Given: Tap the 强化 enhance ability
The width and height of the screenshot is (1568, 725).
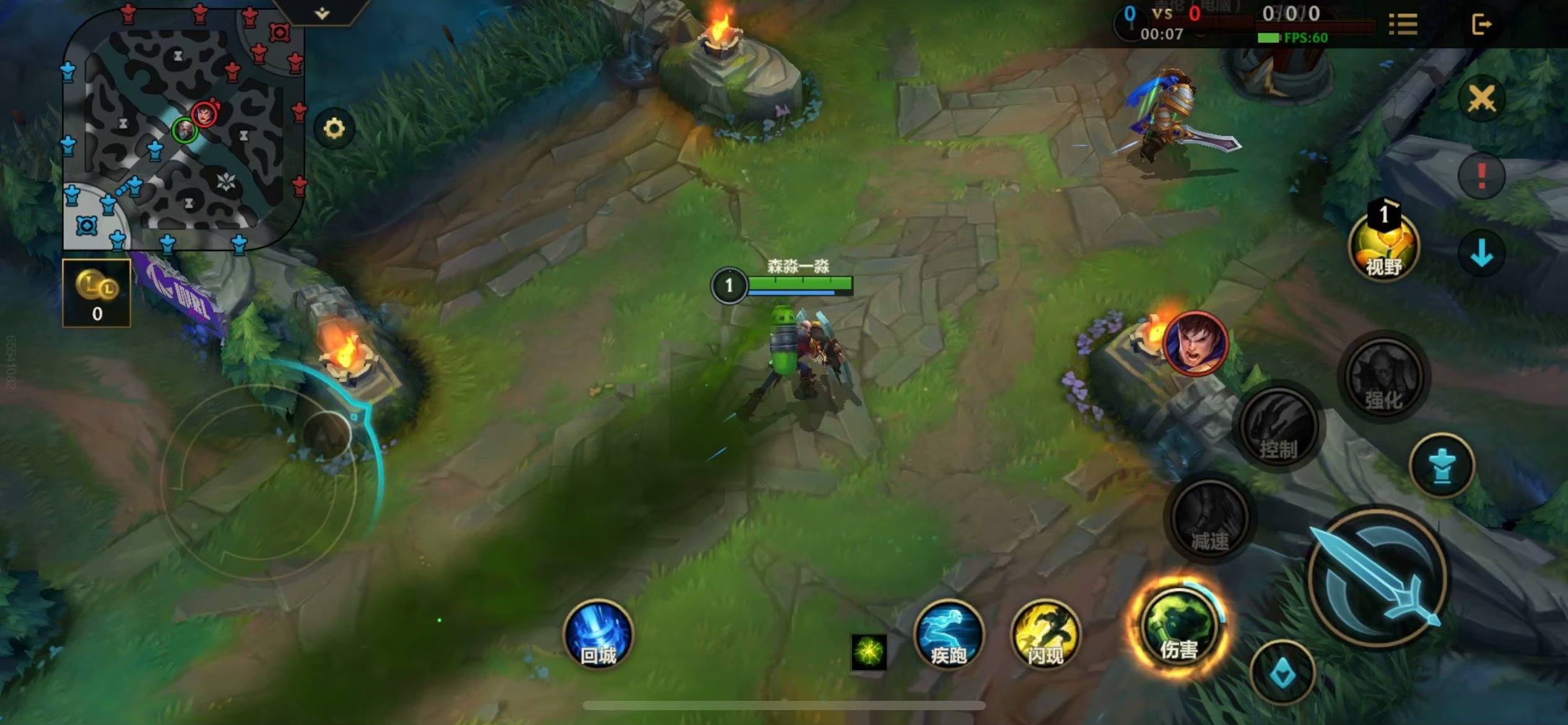Looking at the screenshot, I should [1384, 377].
